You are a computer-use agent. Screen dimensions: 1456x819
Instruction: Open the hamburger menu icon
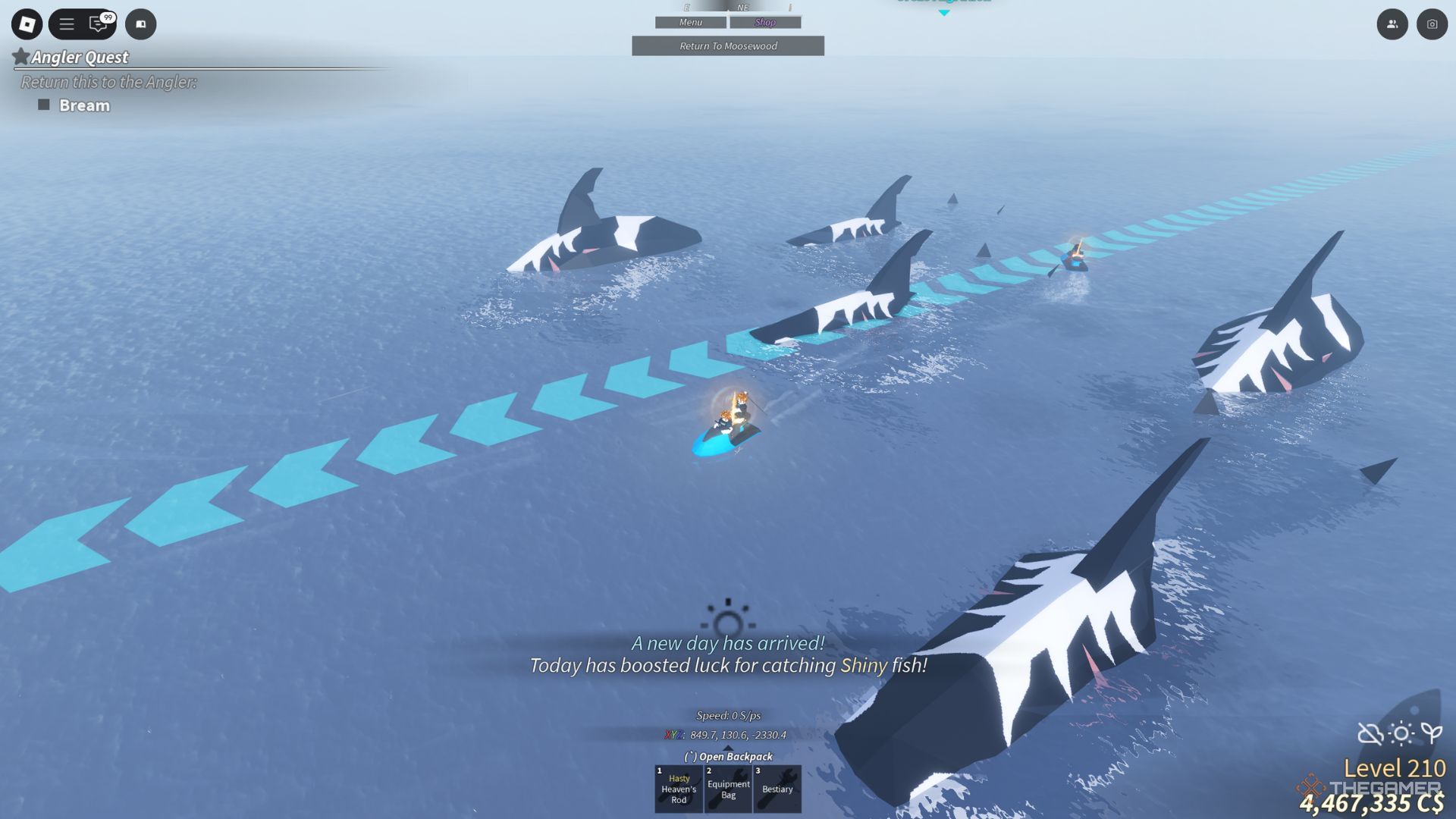(x=67, y=24)
